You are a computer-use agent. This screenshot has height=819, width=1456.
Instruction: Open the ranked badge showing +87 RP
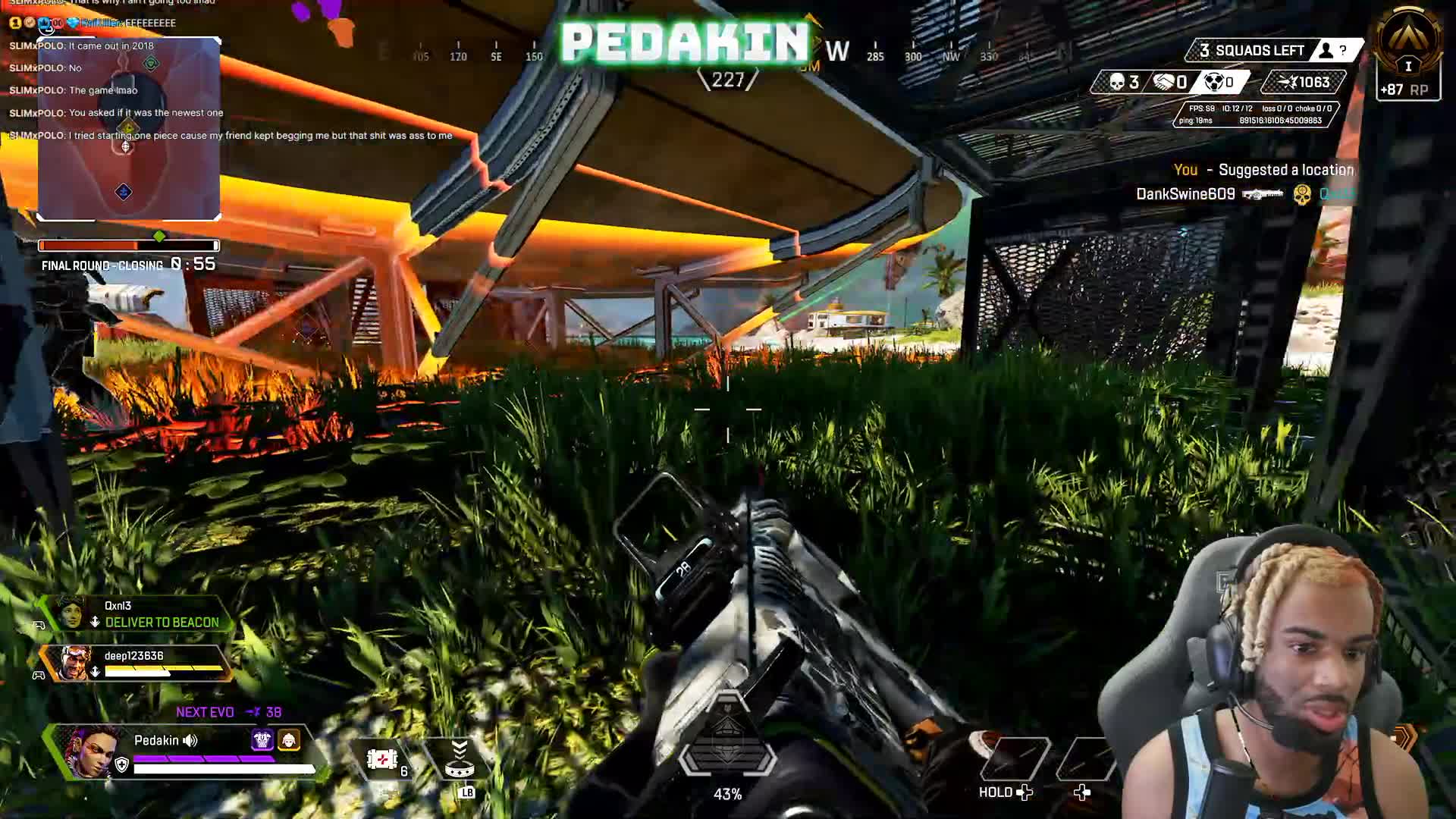pos(1408,57)
